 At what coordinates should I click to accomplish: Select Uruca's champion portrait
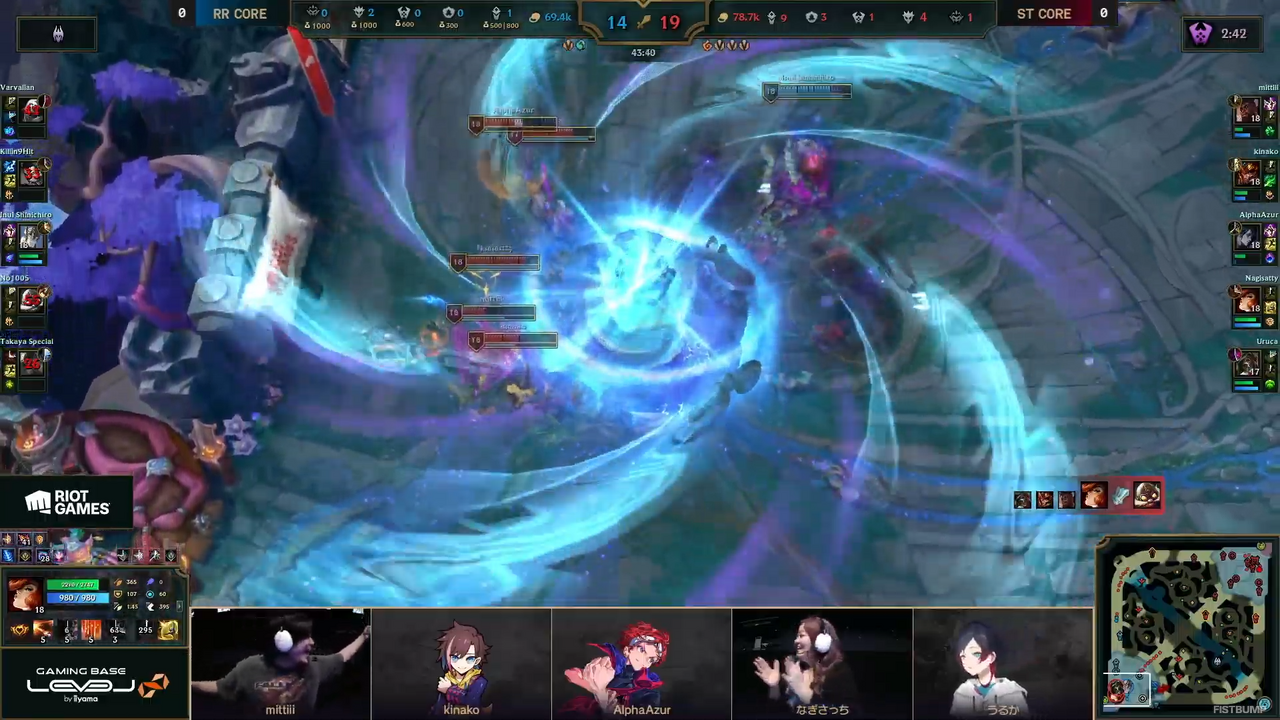pyautogui.click(x=1247, y=363)
